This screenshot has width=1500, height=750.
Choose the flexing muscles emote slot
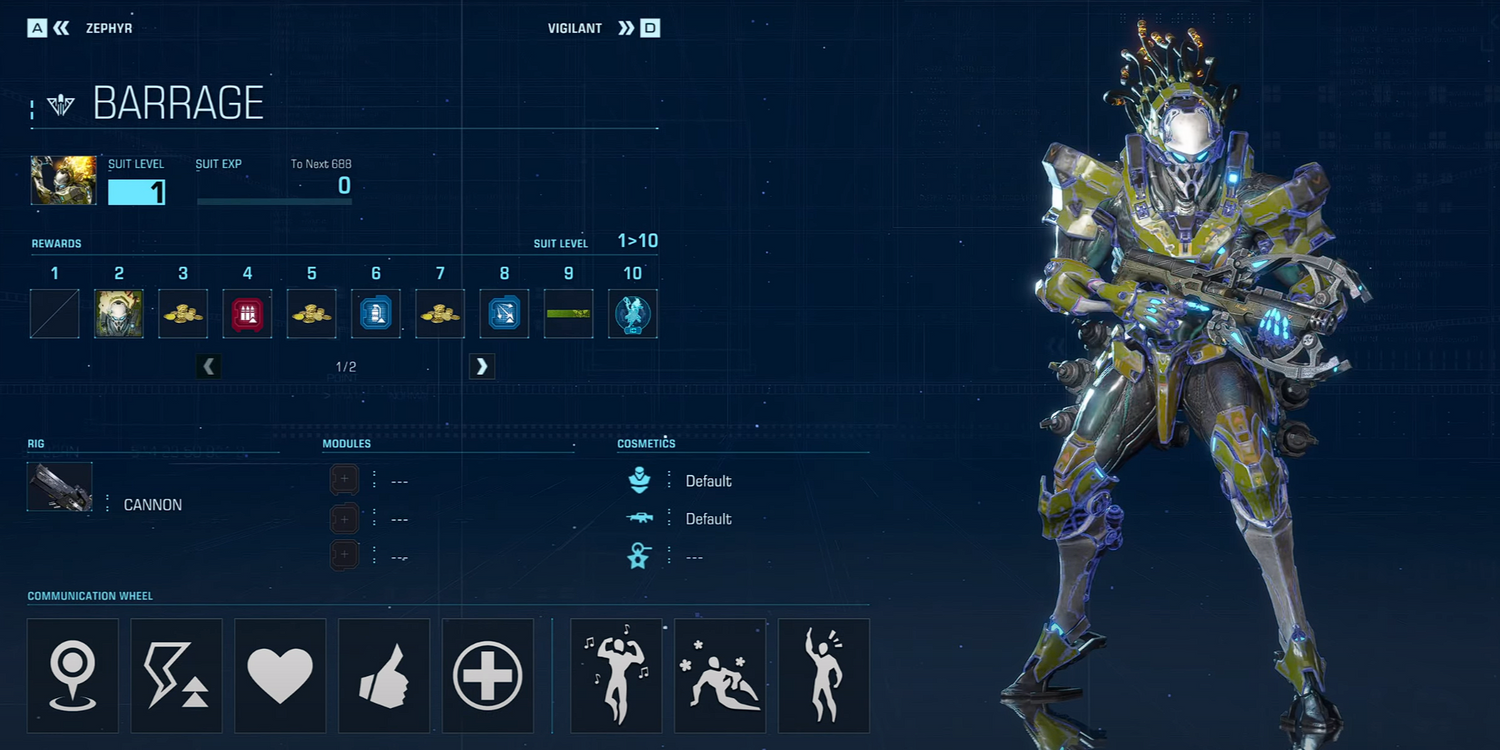click(x=616, y=676)
